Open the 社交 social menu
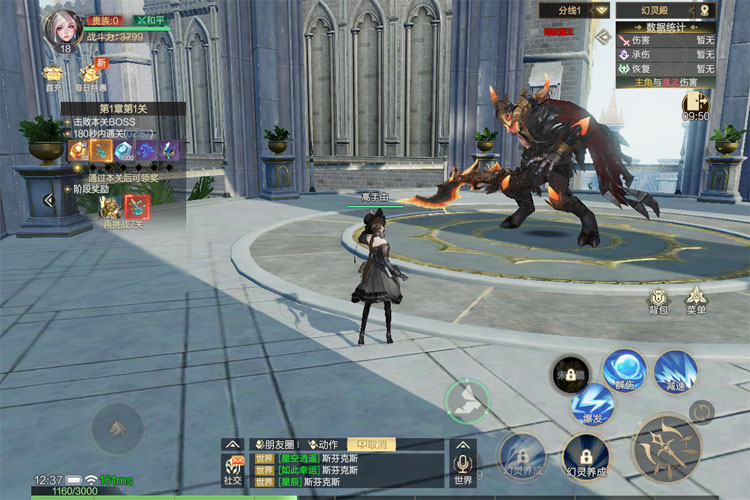This screenshot has height=500, width=750. tap(233, 468)
